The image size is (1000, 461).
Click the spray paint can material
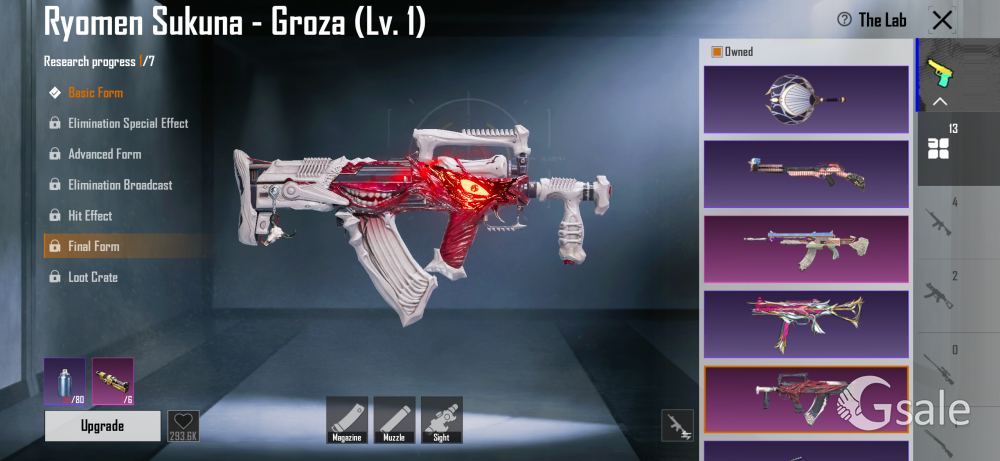coord(64,381)
